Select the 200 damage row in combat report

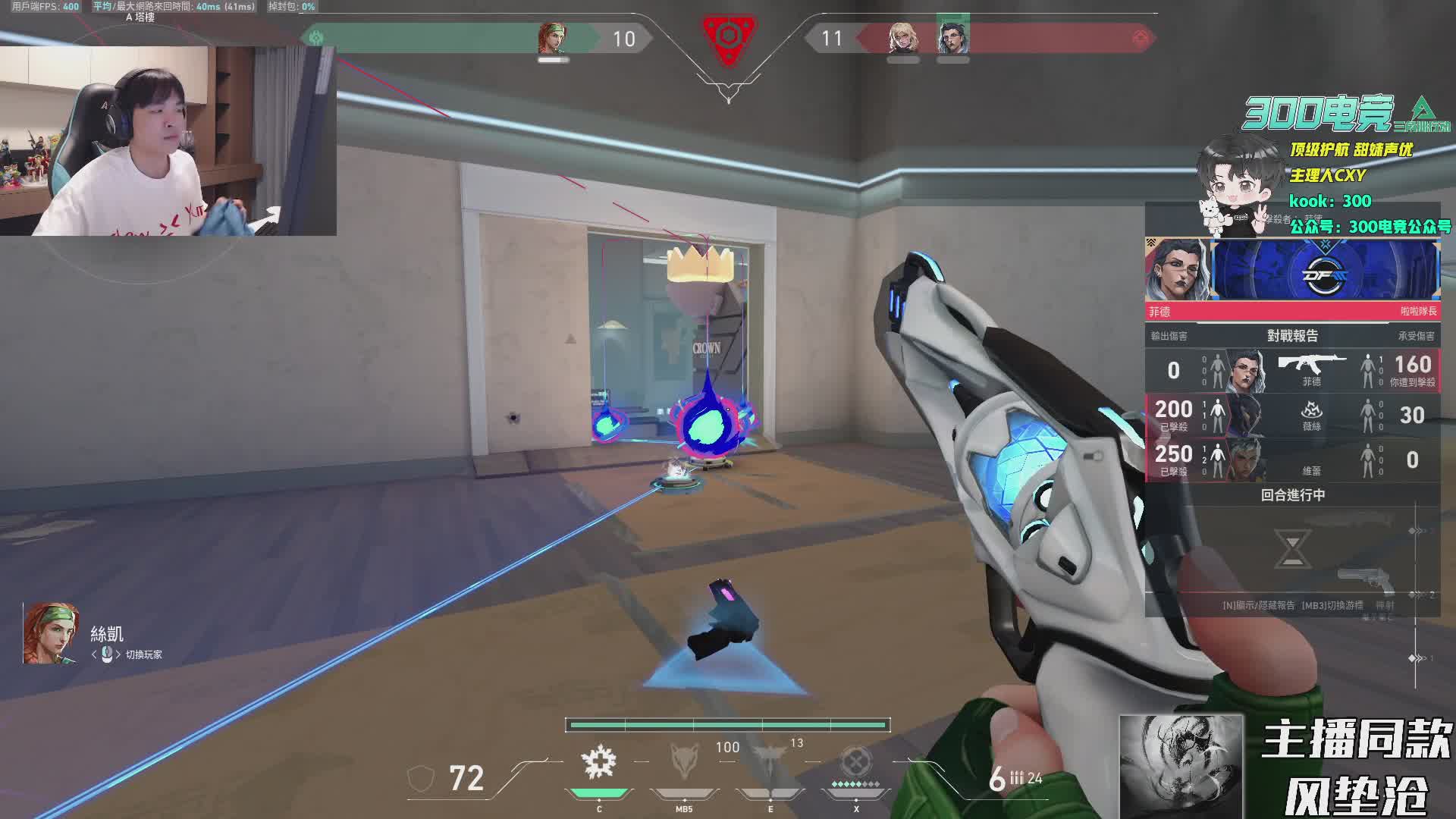click(x=1292, y=416)
